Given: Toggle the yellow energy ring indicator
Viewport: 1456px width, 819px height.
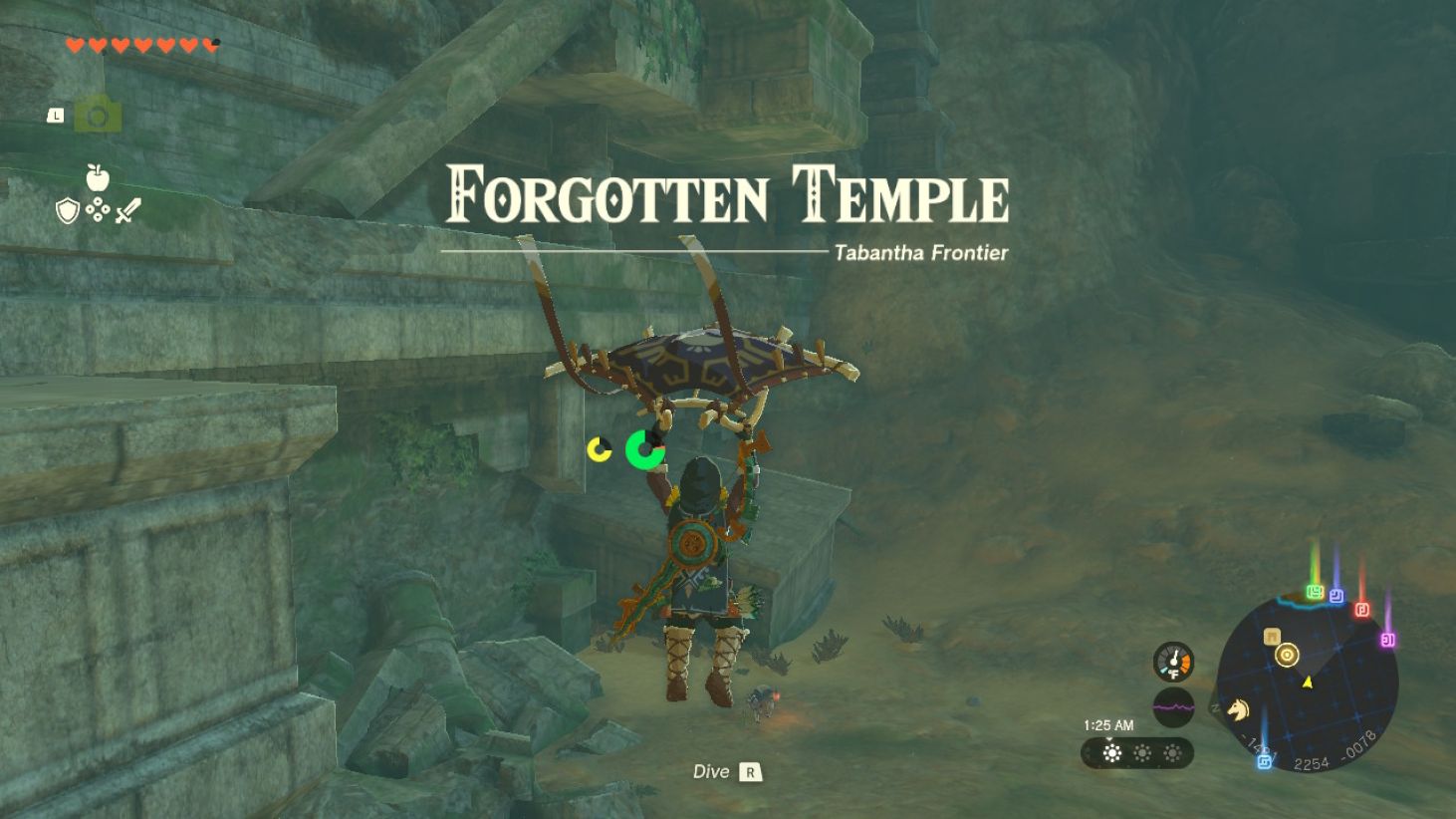Looking at the screenshot, I should (x=598, y=447).
